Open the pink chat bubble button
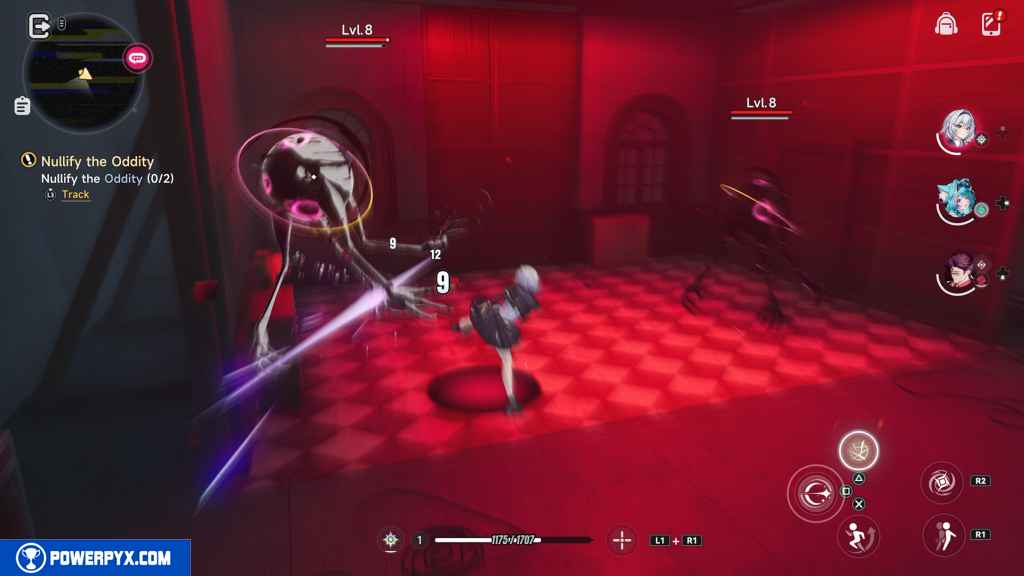 [x=137, y=58]
